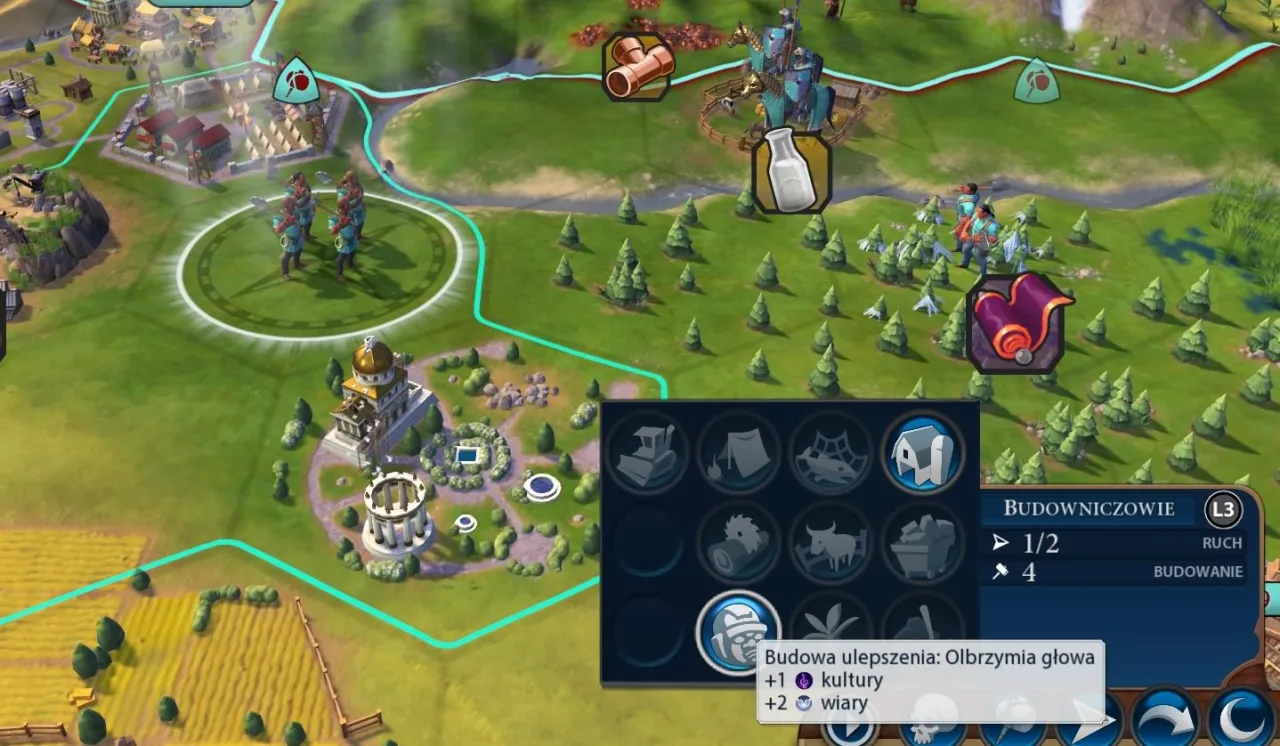Select the mine cart build icon

coord(923,542)
